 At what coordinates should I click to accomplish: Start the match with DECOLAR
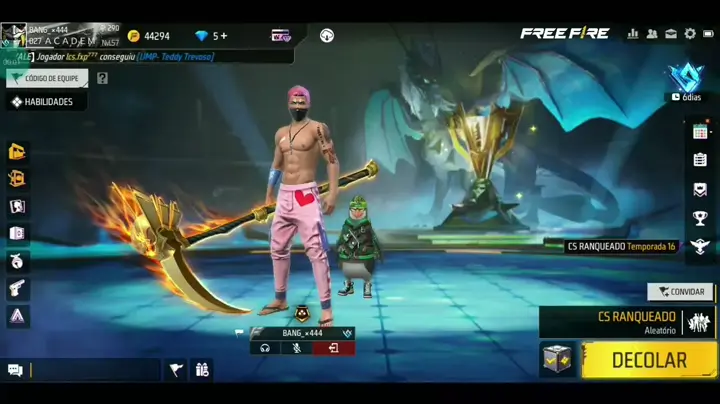[x=649, y=360]
